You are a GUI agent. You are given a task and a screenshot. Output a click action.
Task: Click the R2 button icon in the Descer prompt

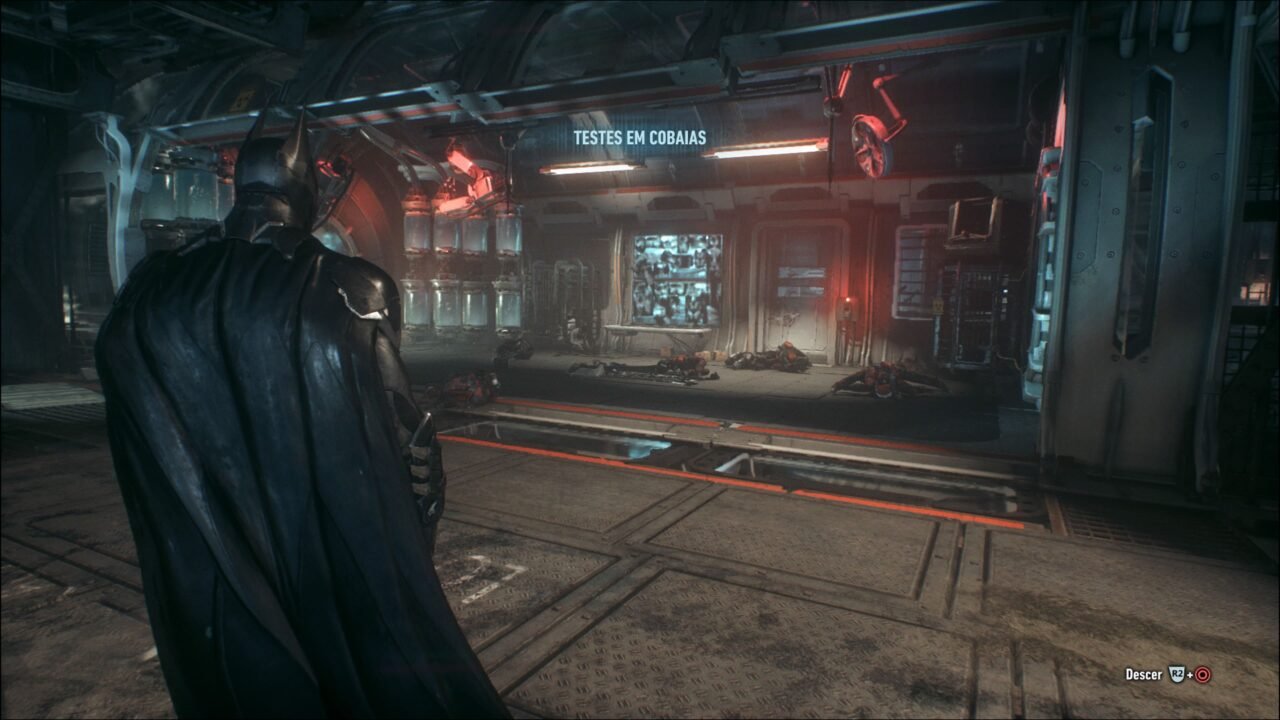[x=1177, y=674]
